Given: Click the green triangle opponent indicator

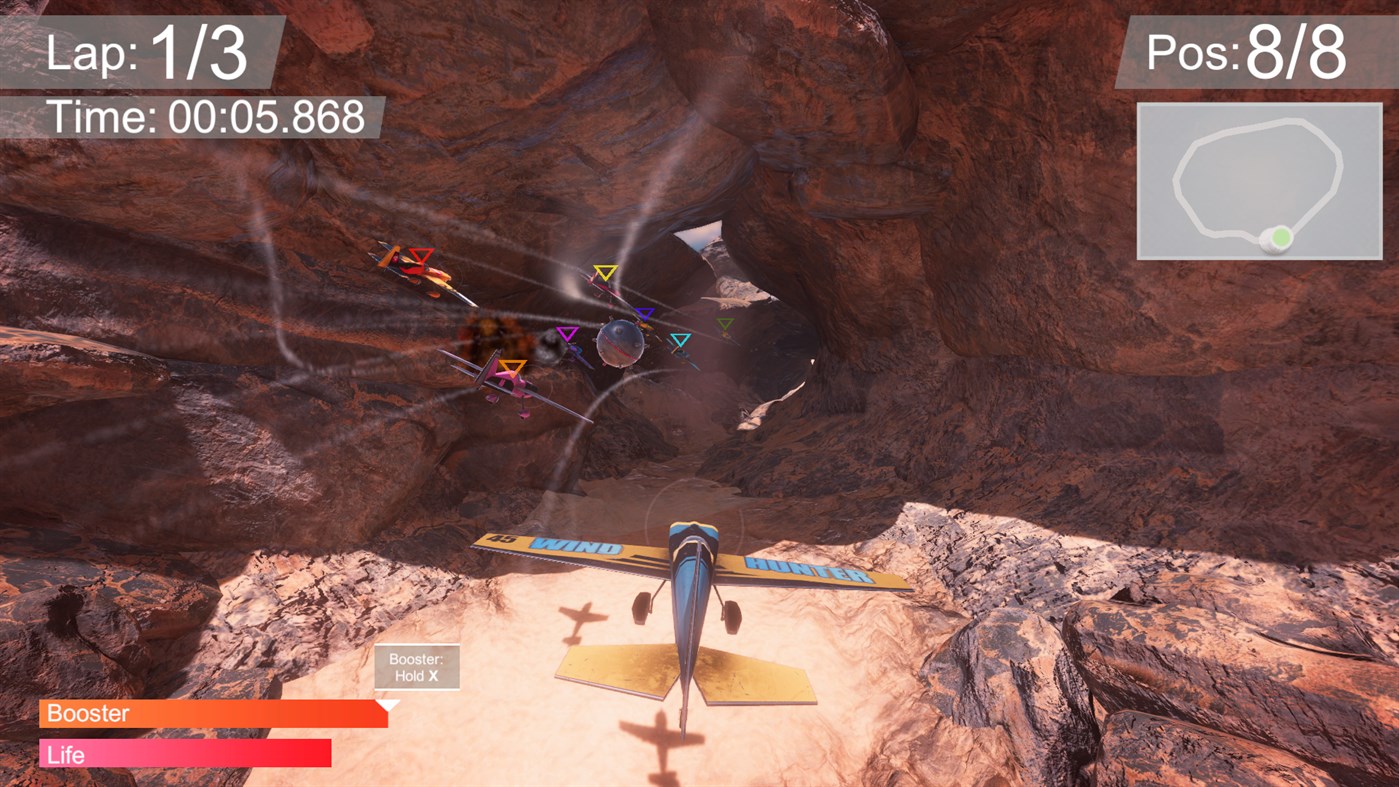Looking at the screenshot, I should [726, 322].
